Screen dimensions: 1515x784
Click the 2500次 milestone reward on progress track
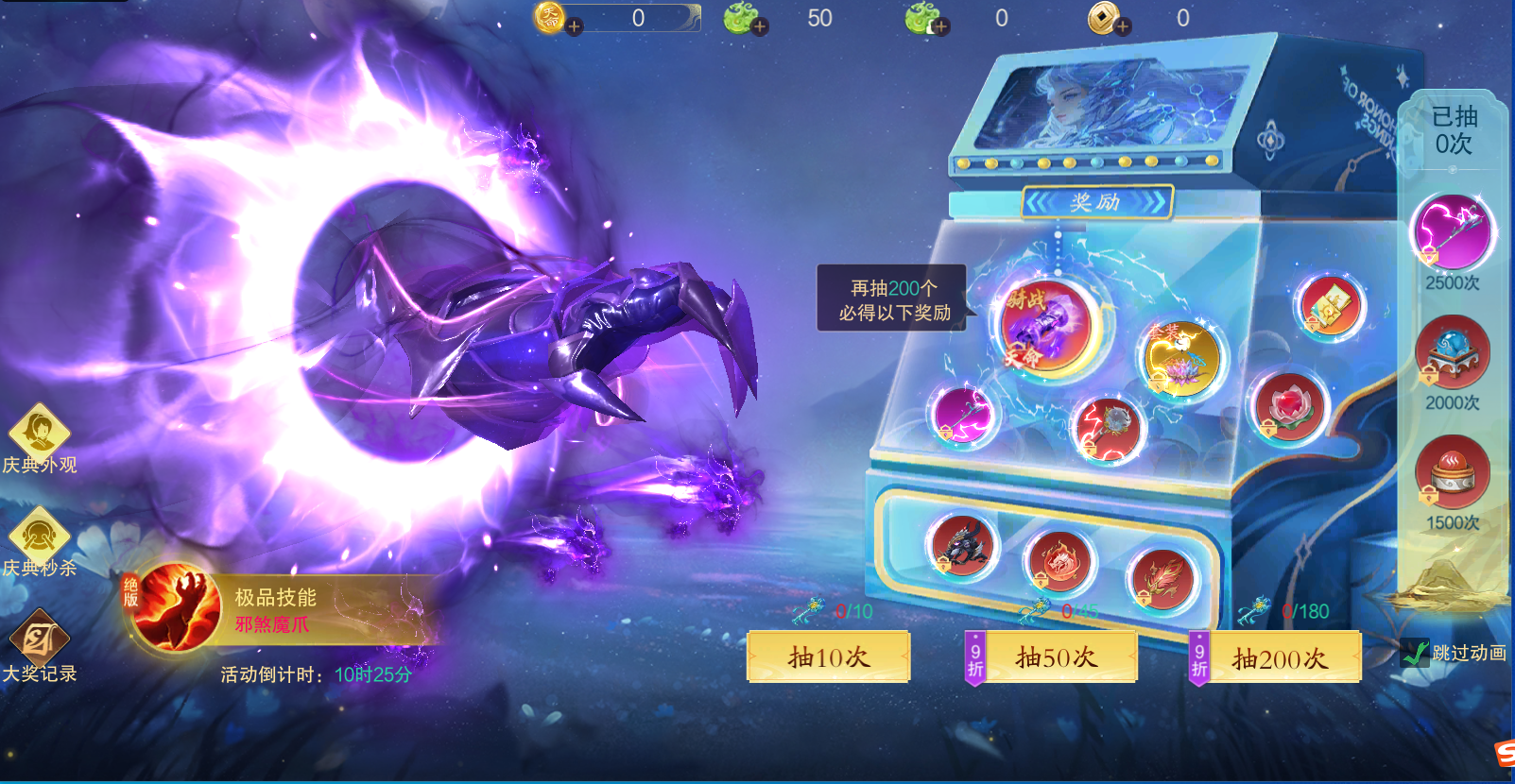click(1453, 231)
